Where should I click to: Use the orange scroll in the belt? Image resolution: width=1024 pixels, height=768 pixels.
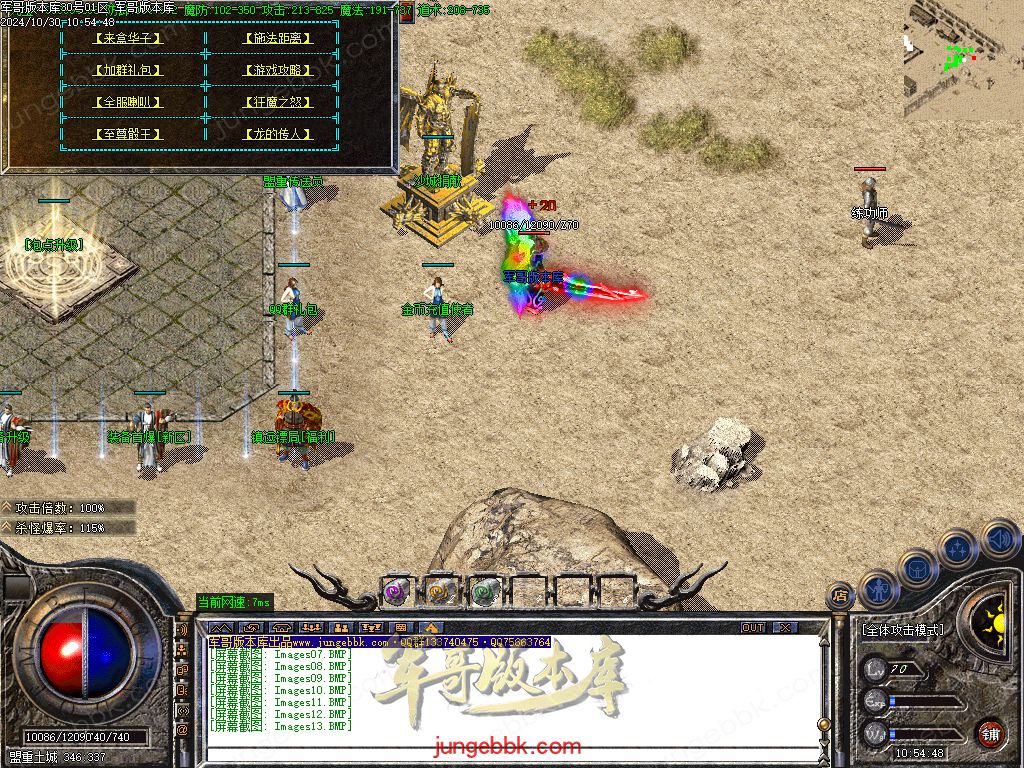tap(441, 592)
